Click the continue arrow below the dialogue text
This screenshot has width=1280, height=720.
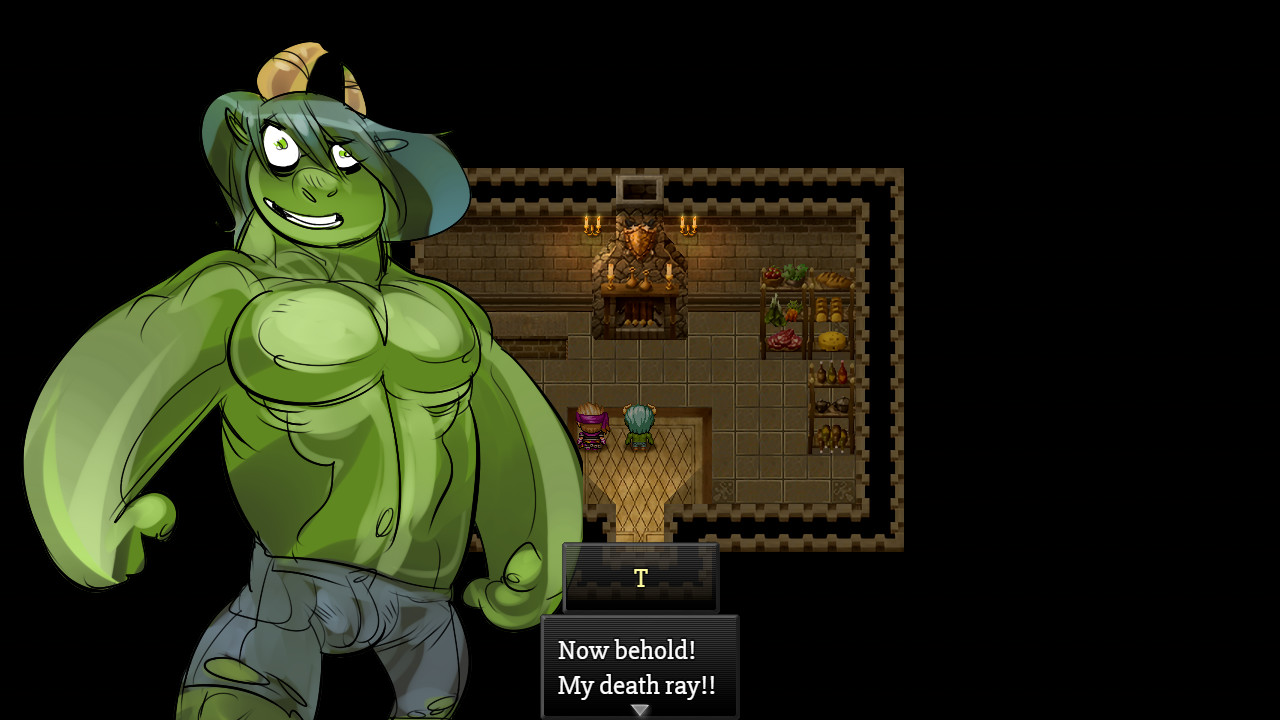click(639, 709)
